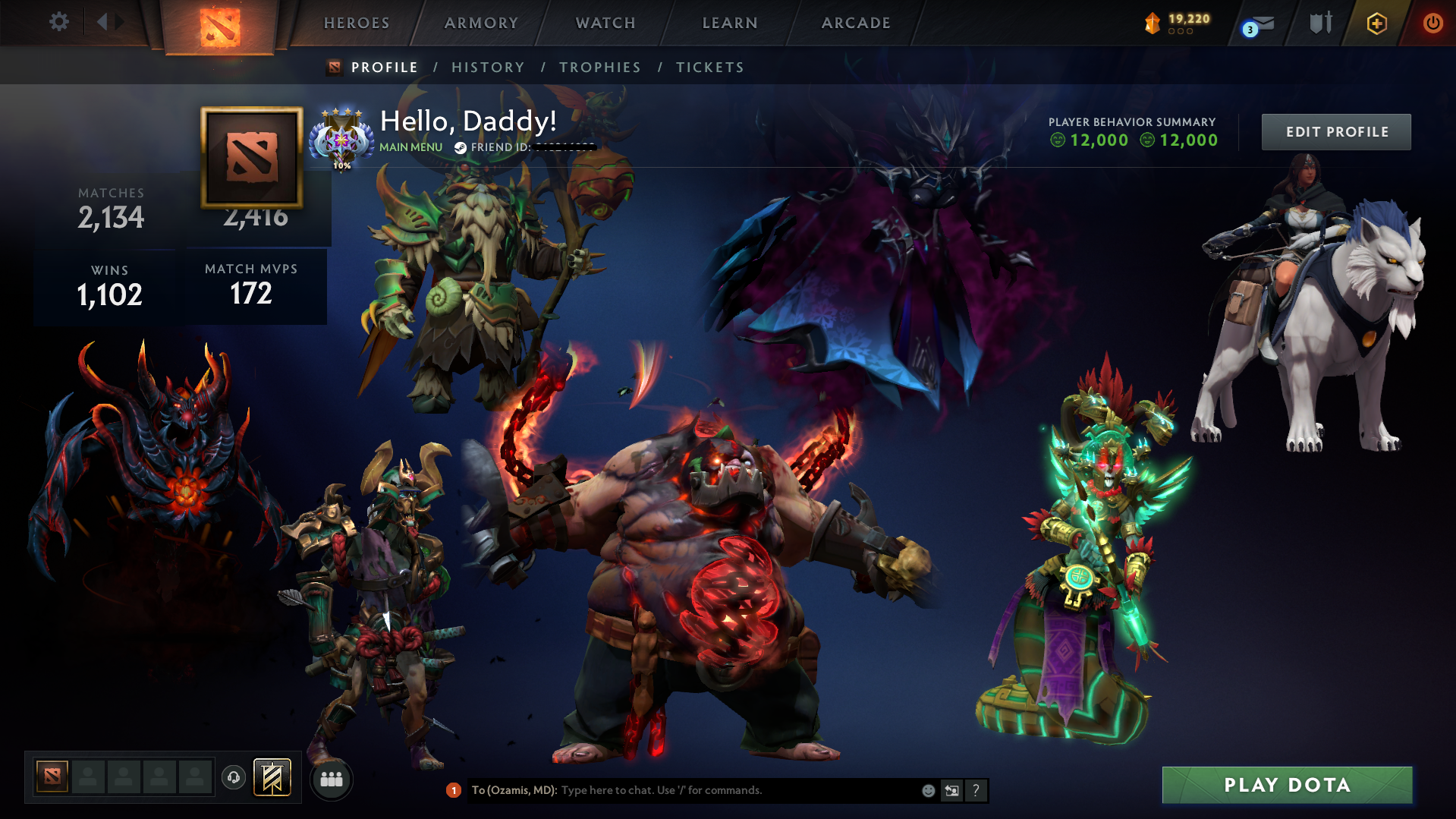Click the Dota Plus hexagon icon

(1377, 23)
